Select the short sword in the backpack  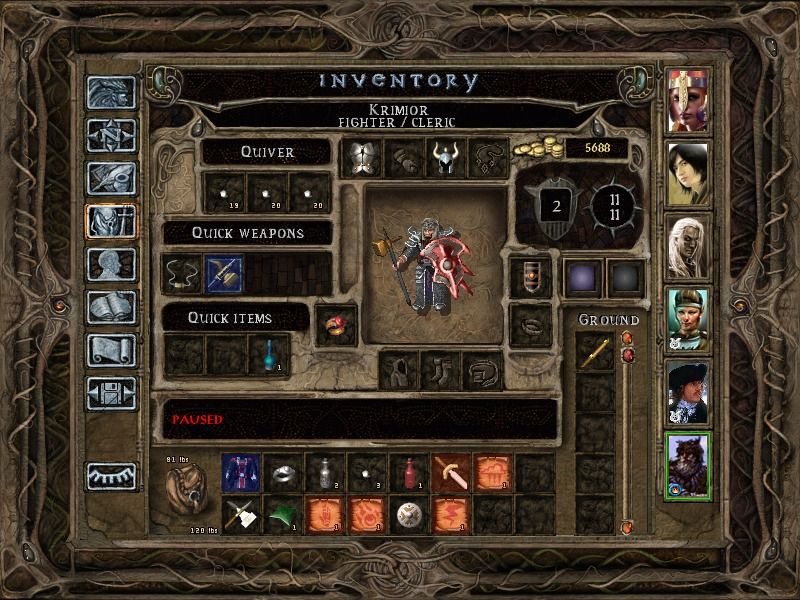pos(450,473)
